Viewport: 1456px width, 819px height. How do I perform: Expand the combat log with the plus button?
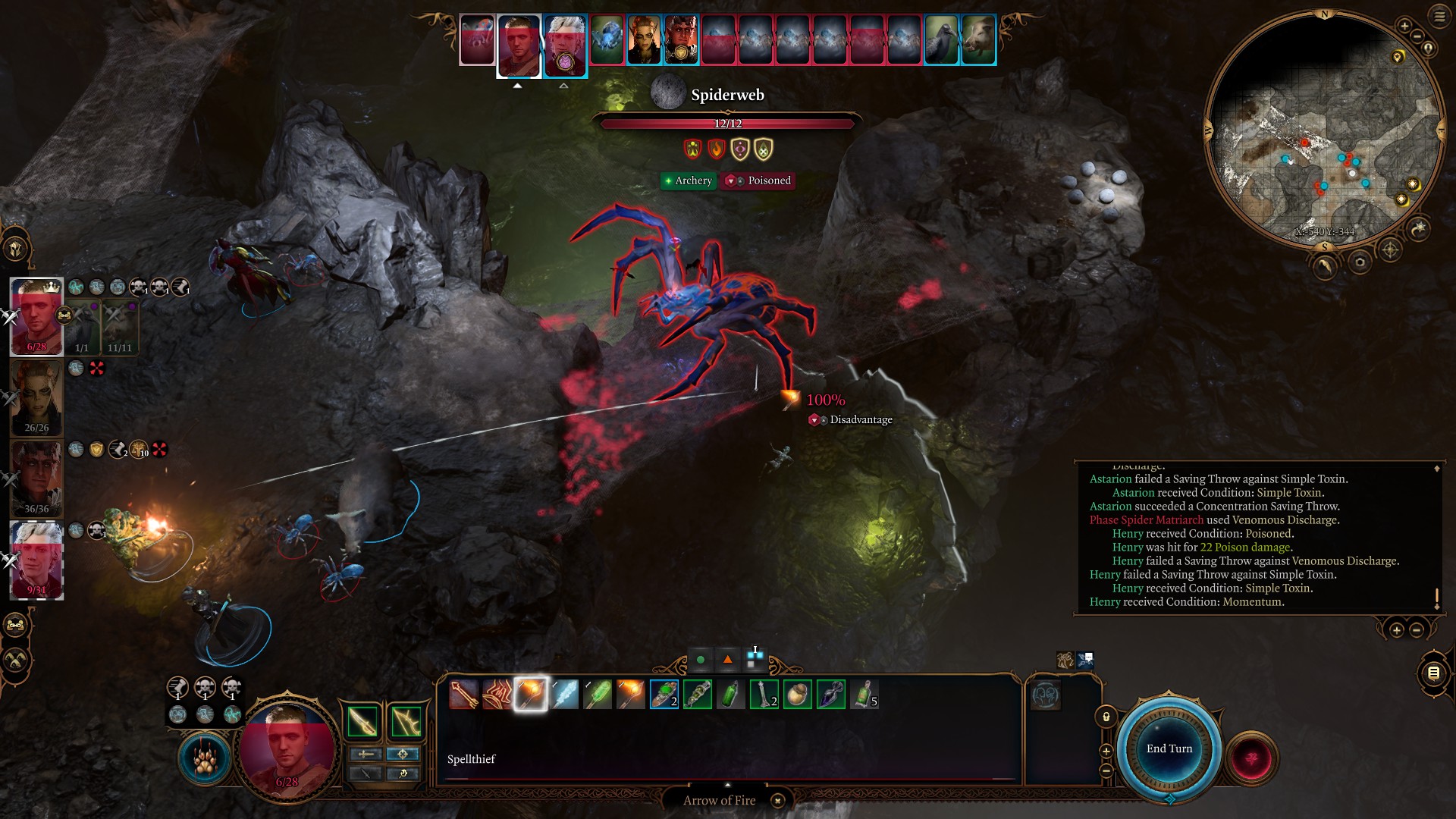click(1396, 630)
